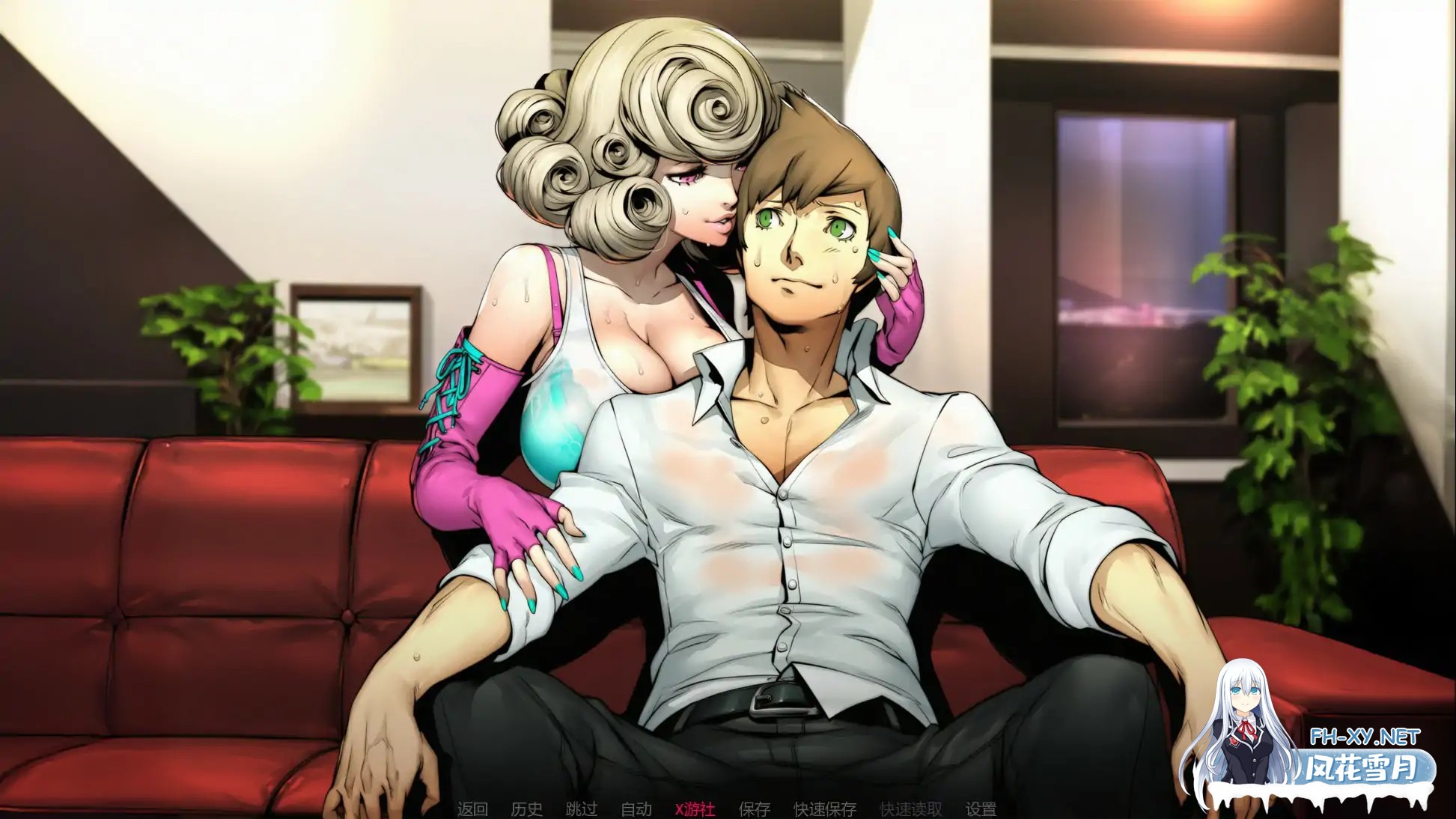This screenshot has height=819, width=1456.
Task: Click the red X游社 link
Action: [x=695, y=809]
